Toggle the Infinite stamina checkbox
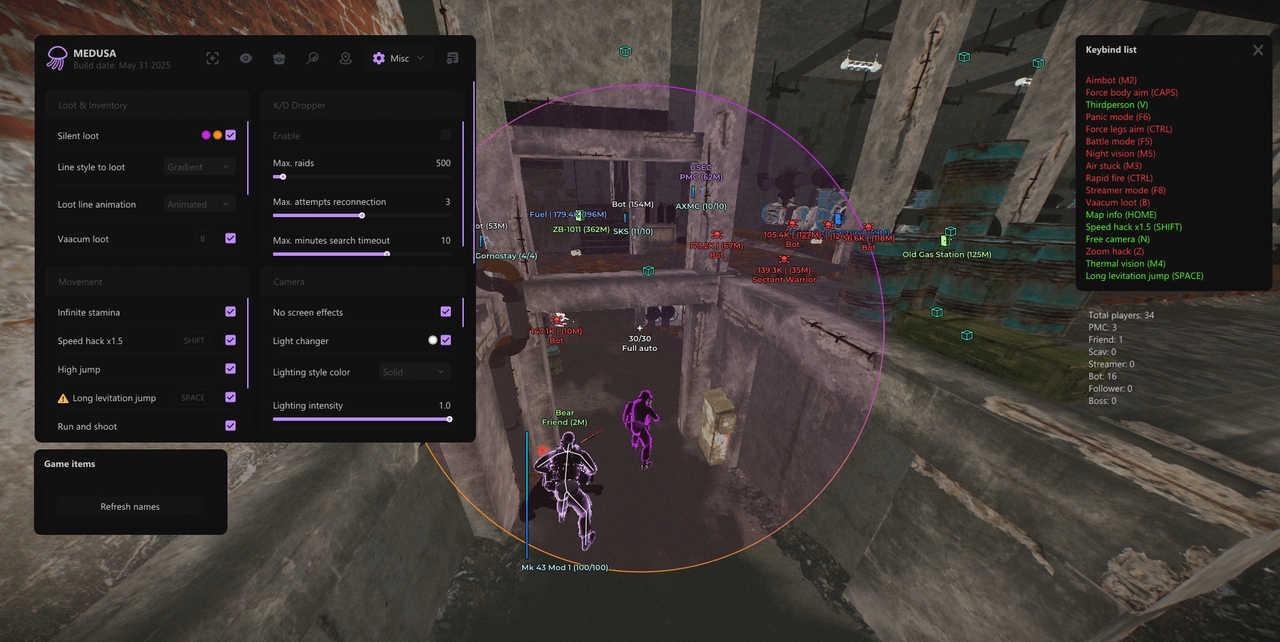This screenshot has width=1280, height=642. pyautogui.click(x=231, y=312)
